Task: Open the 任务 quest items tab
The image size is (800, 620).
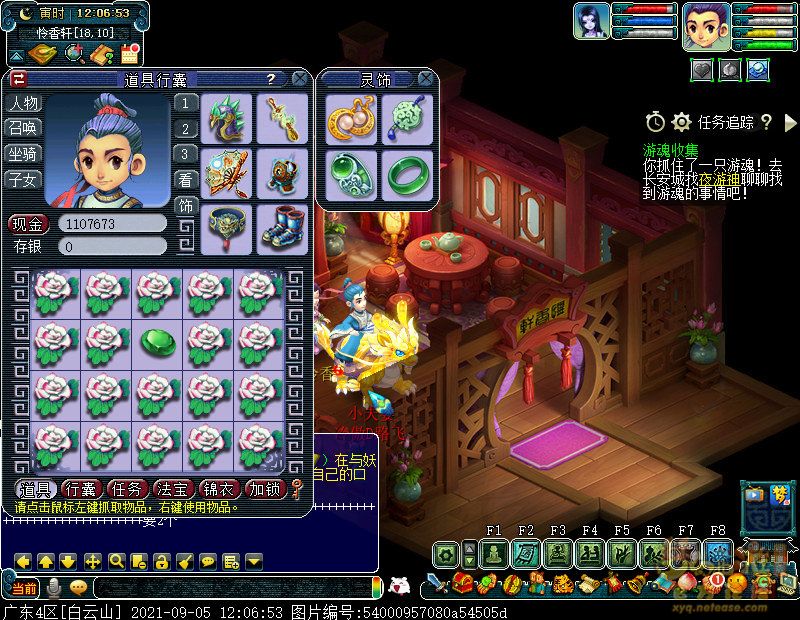Action: tap(127, 489)
